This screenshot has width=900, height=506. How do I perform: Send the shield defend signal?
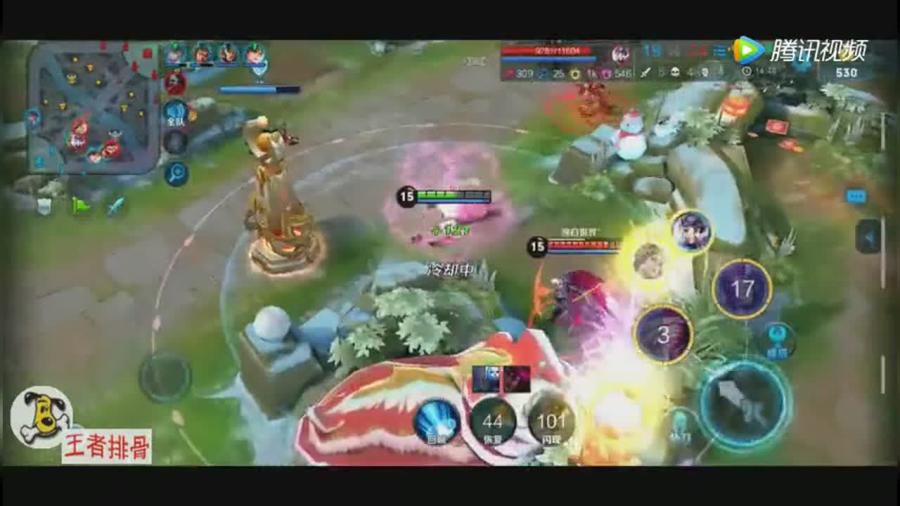[45, 205]
